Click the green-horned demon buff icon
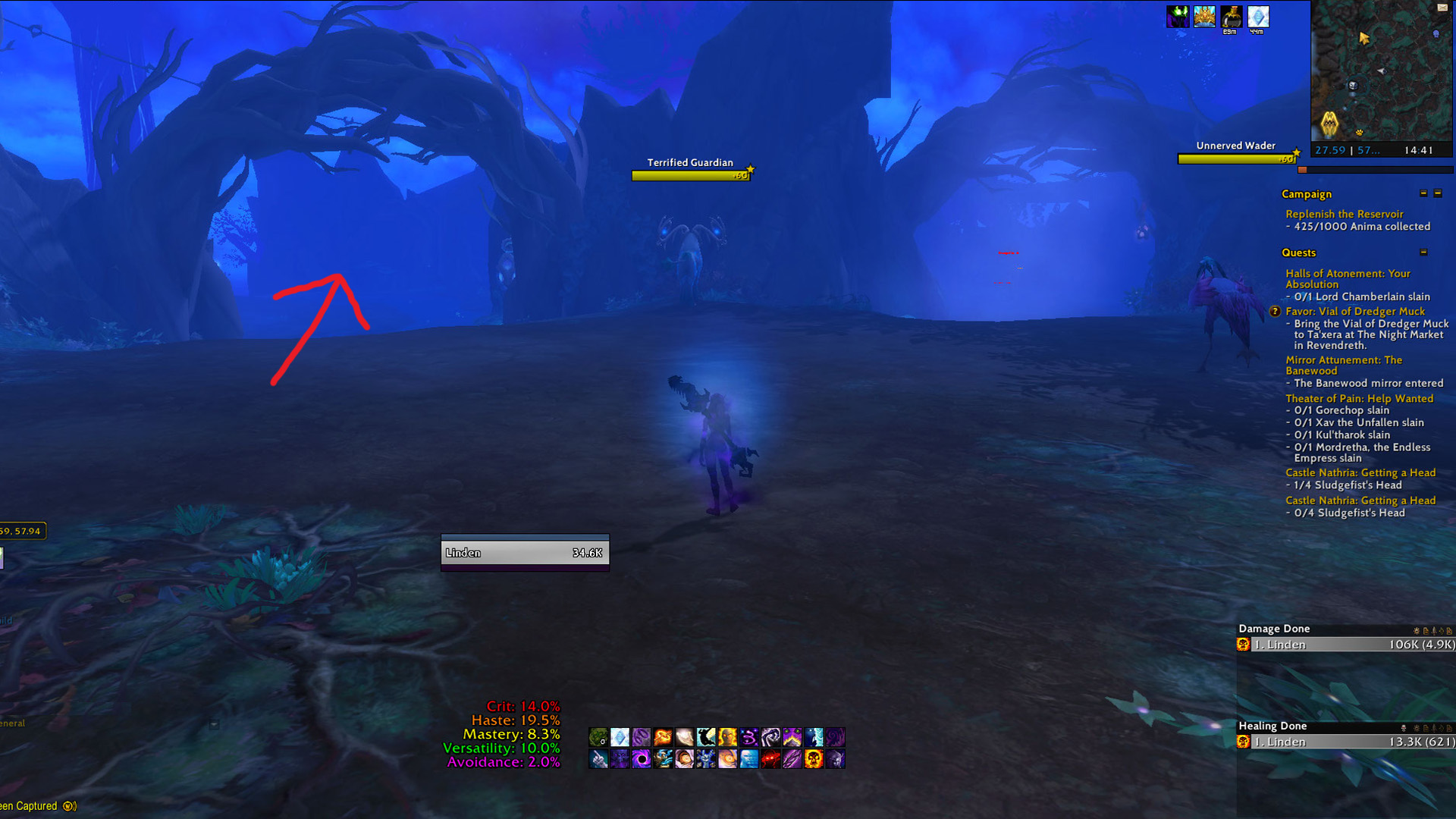The image size is (1456, 819). (1178, 17)
